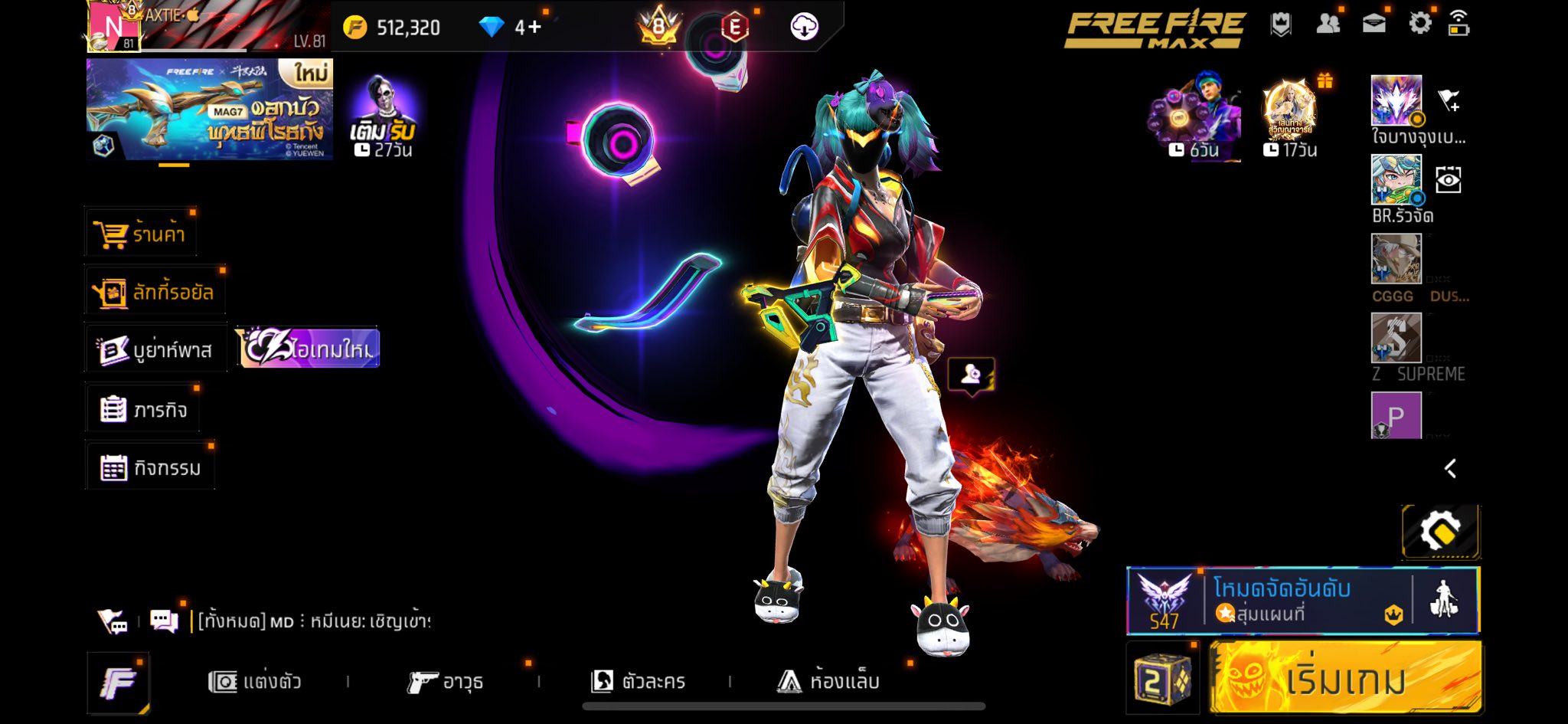Viewport: 1568px width, 724px height.
Task: Open the settings gear icon
Action: click(x=1419, y=24)
